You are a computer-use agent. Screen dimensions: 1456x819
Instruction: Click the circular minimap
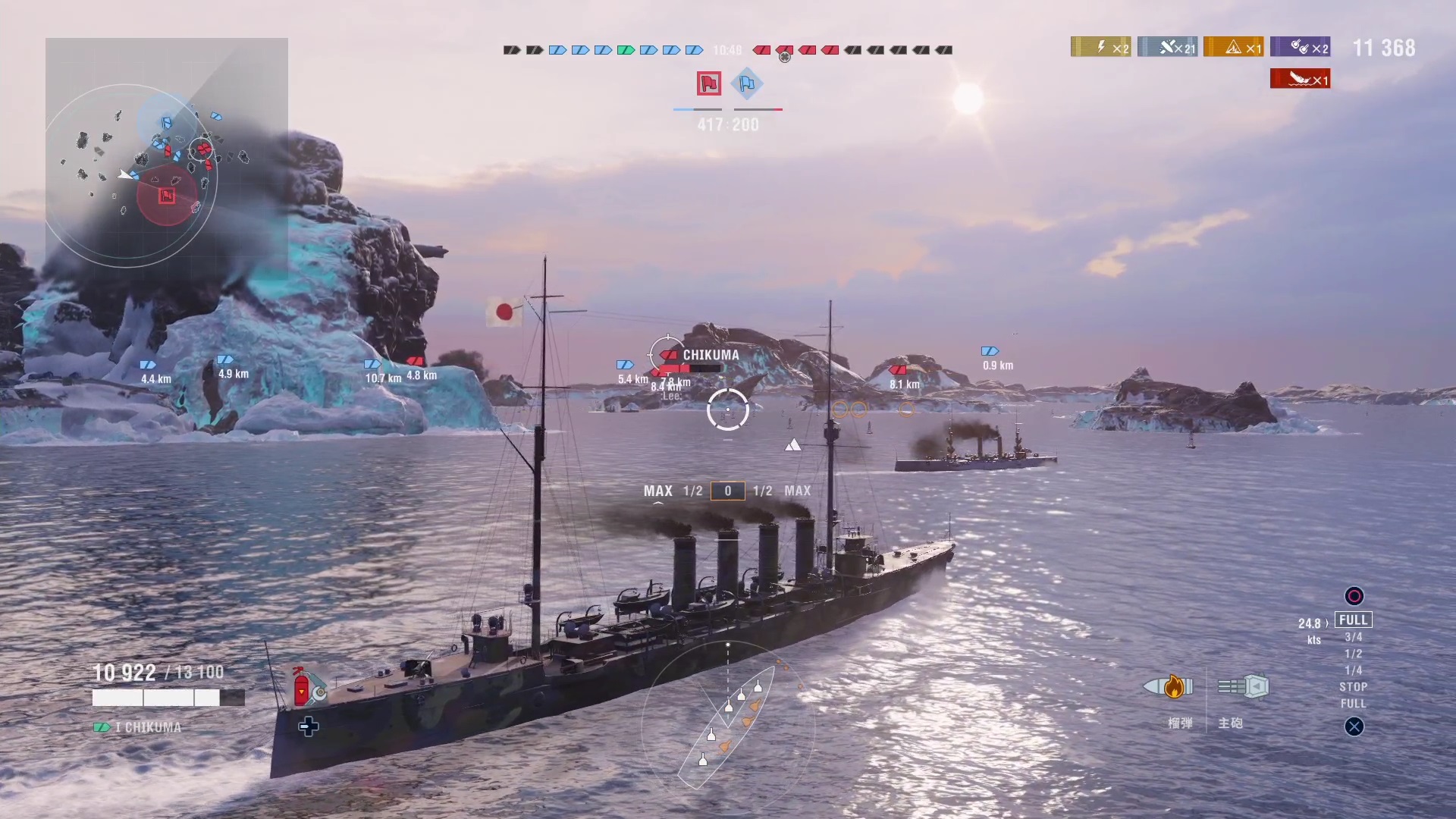131,175
